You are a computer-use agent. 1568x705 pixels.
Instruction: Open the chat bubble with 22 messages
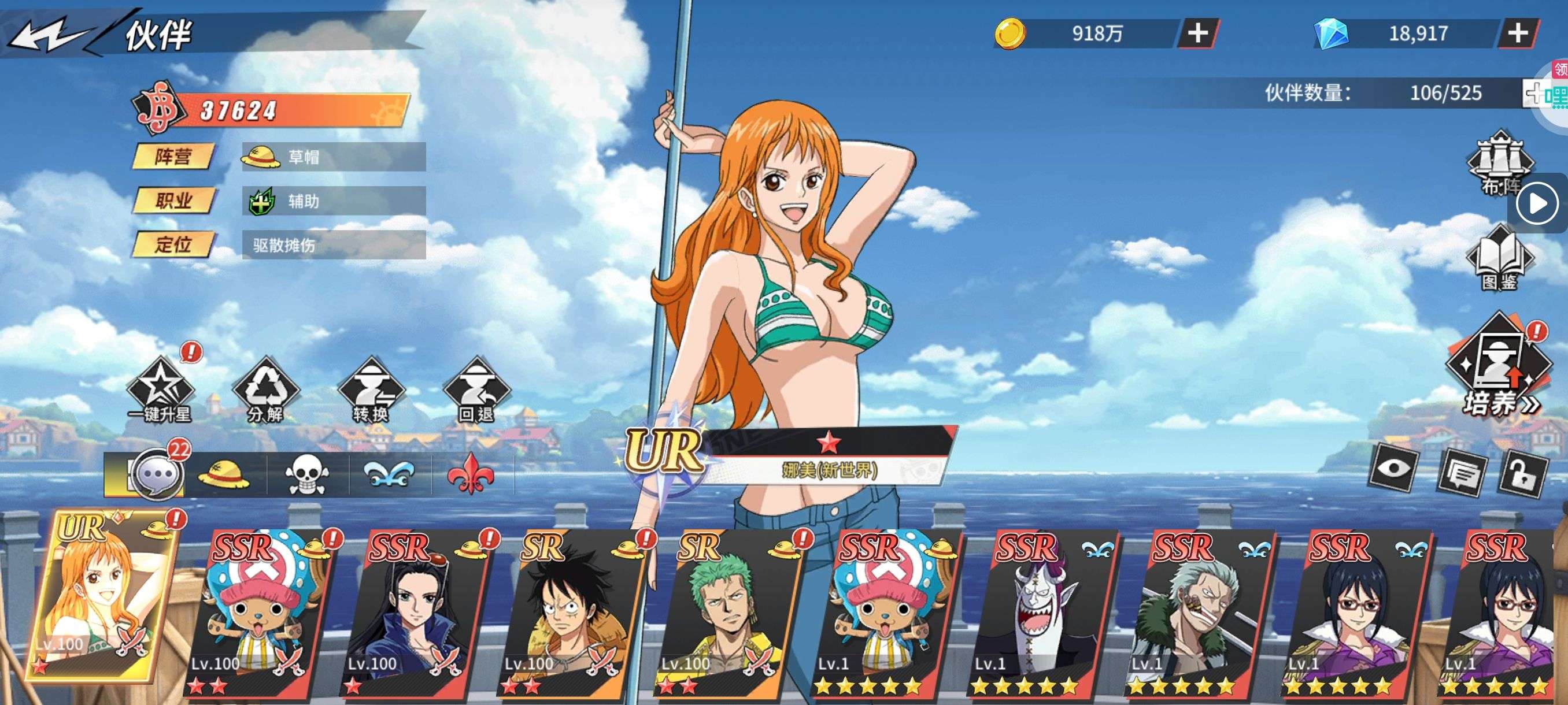158,474
